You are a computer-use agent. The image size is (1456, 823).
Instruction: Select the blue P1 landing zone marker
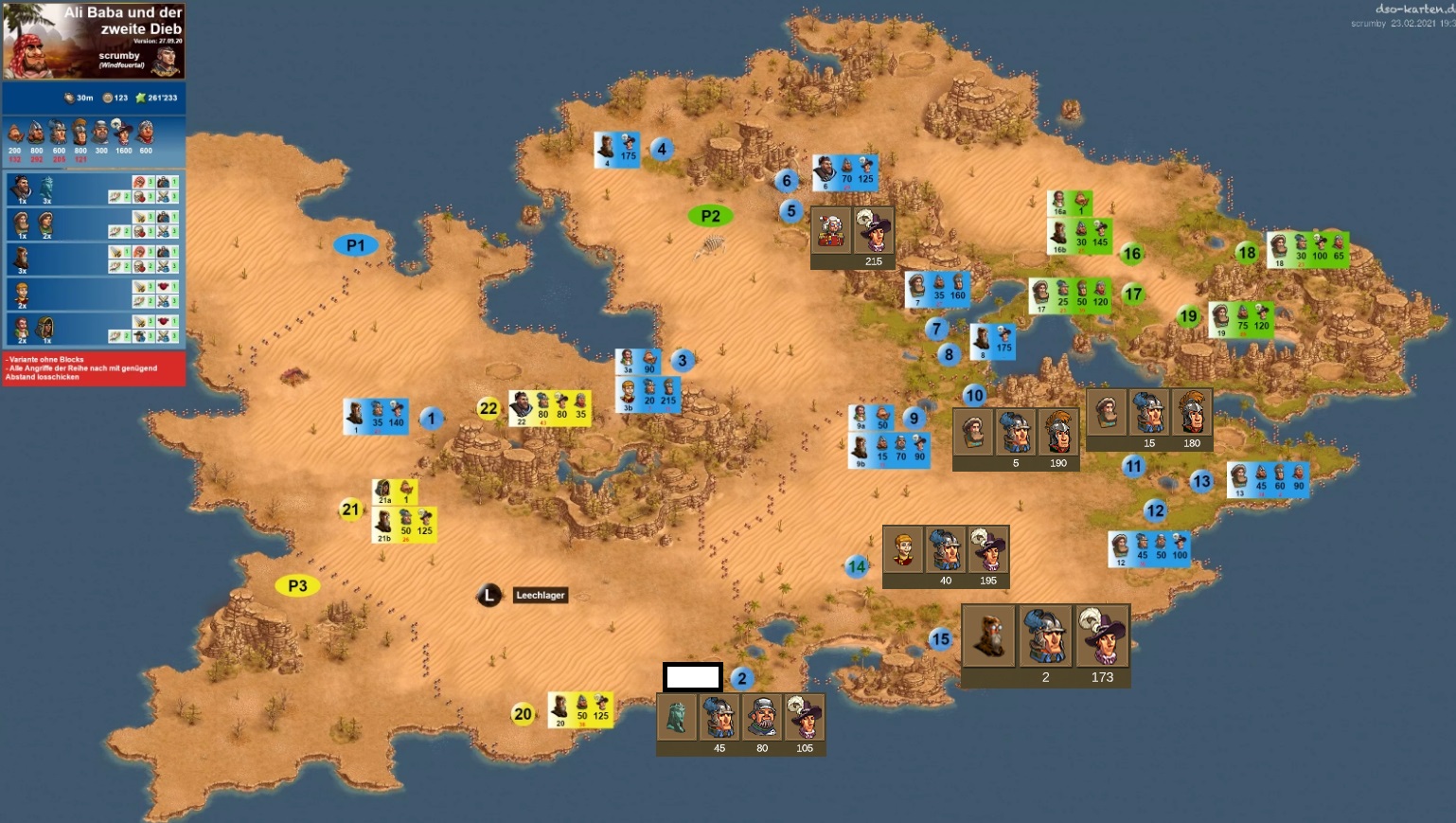coord(355,245)
